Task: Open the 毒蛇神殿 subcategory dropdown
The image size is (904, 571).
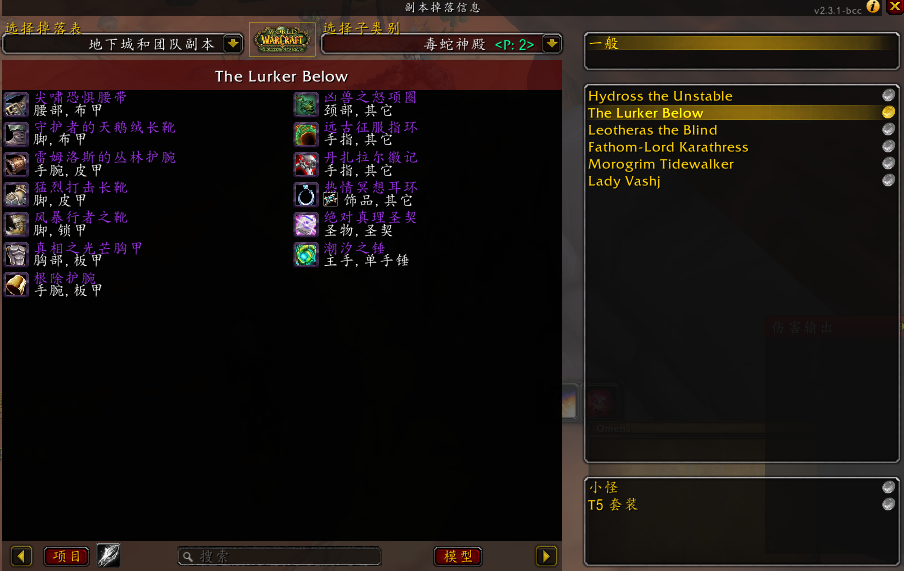Action: (551, 44)
